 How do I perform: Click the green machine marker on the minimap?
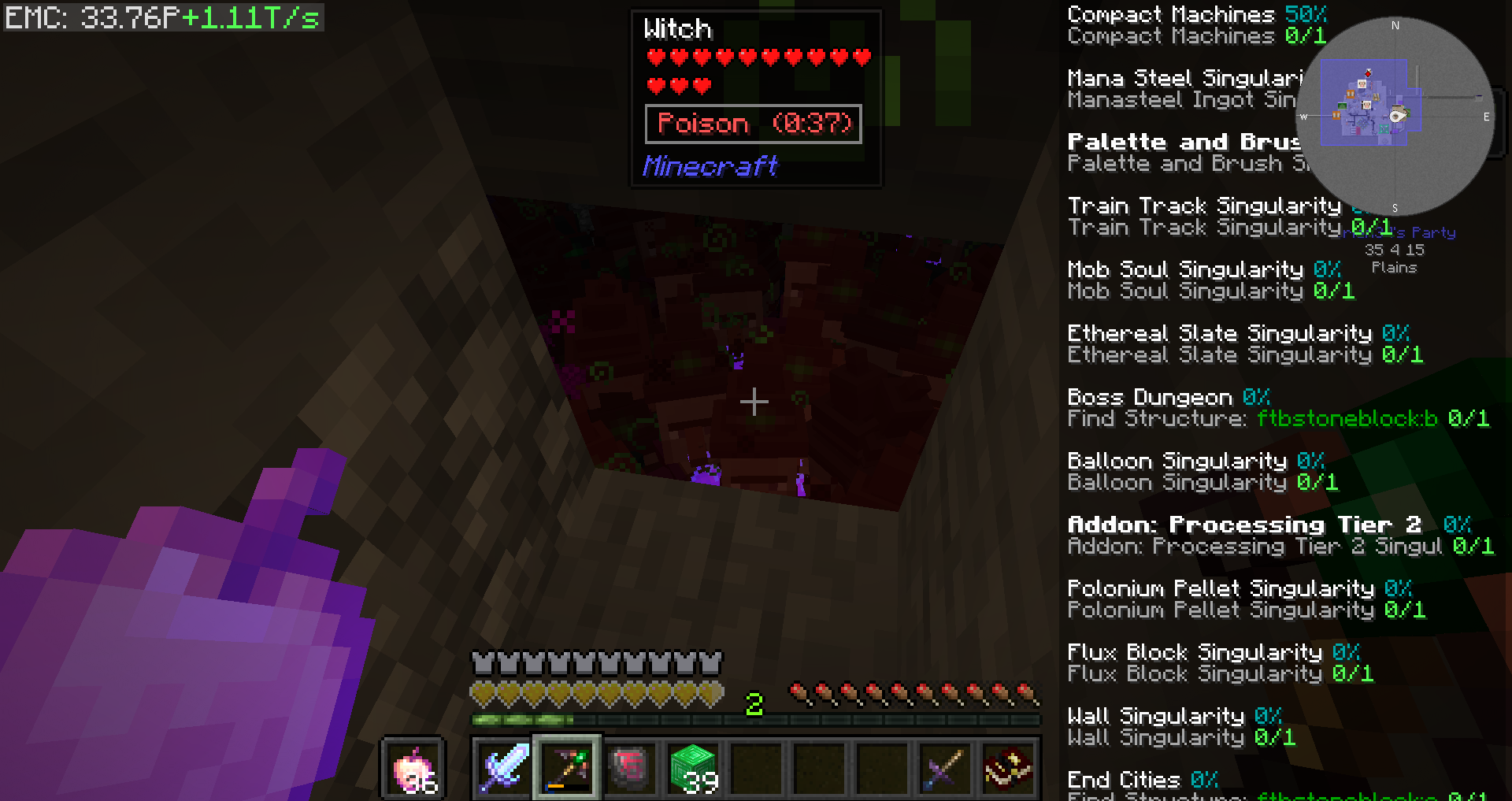(x=1341, y=106)
